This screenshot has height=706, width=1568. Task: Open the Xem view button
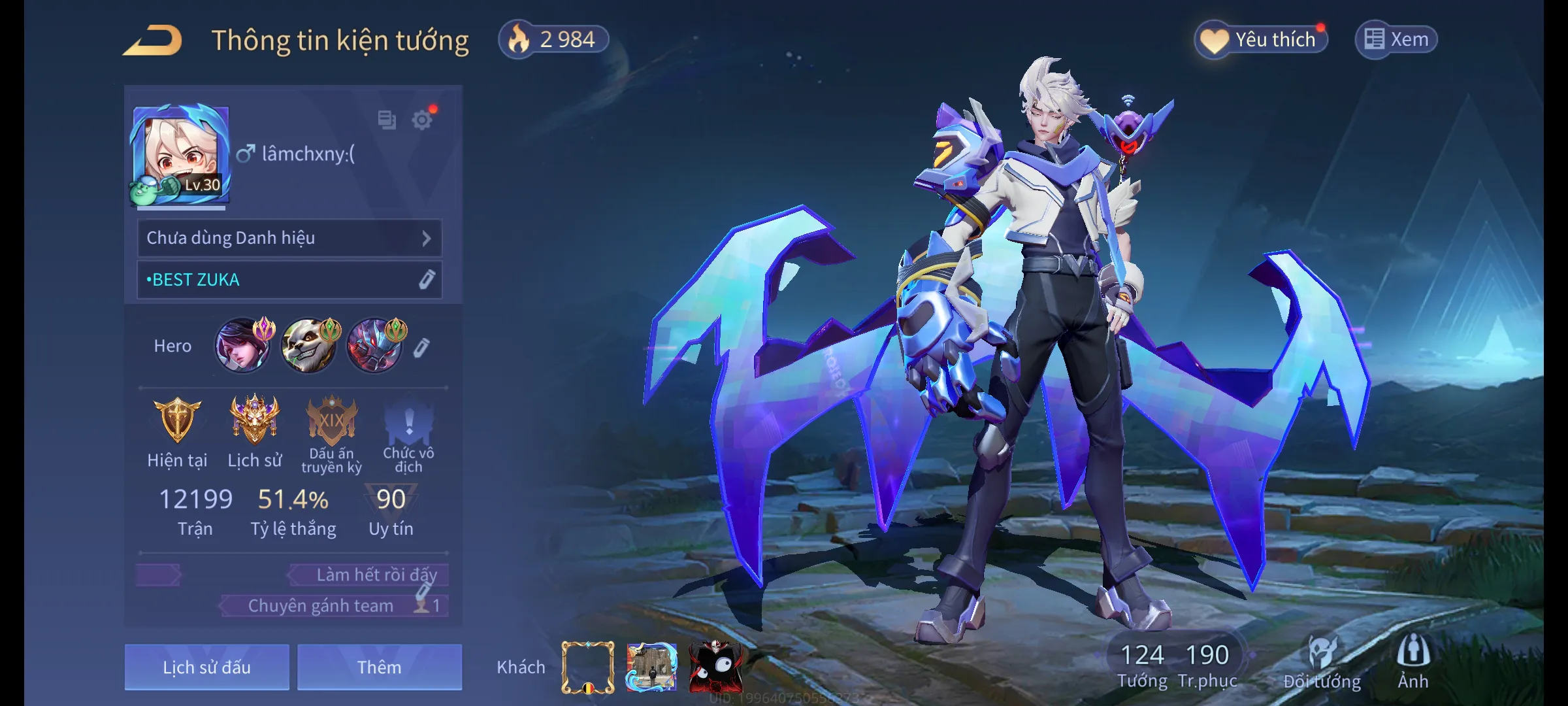pyautogui.click(x=1396, y=40)
